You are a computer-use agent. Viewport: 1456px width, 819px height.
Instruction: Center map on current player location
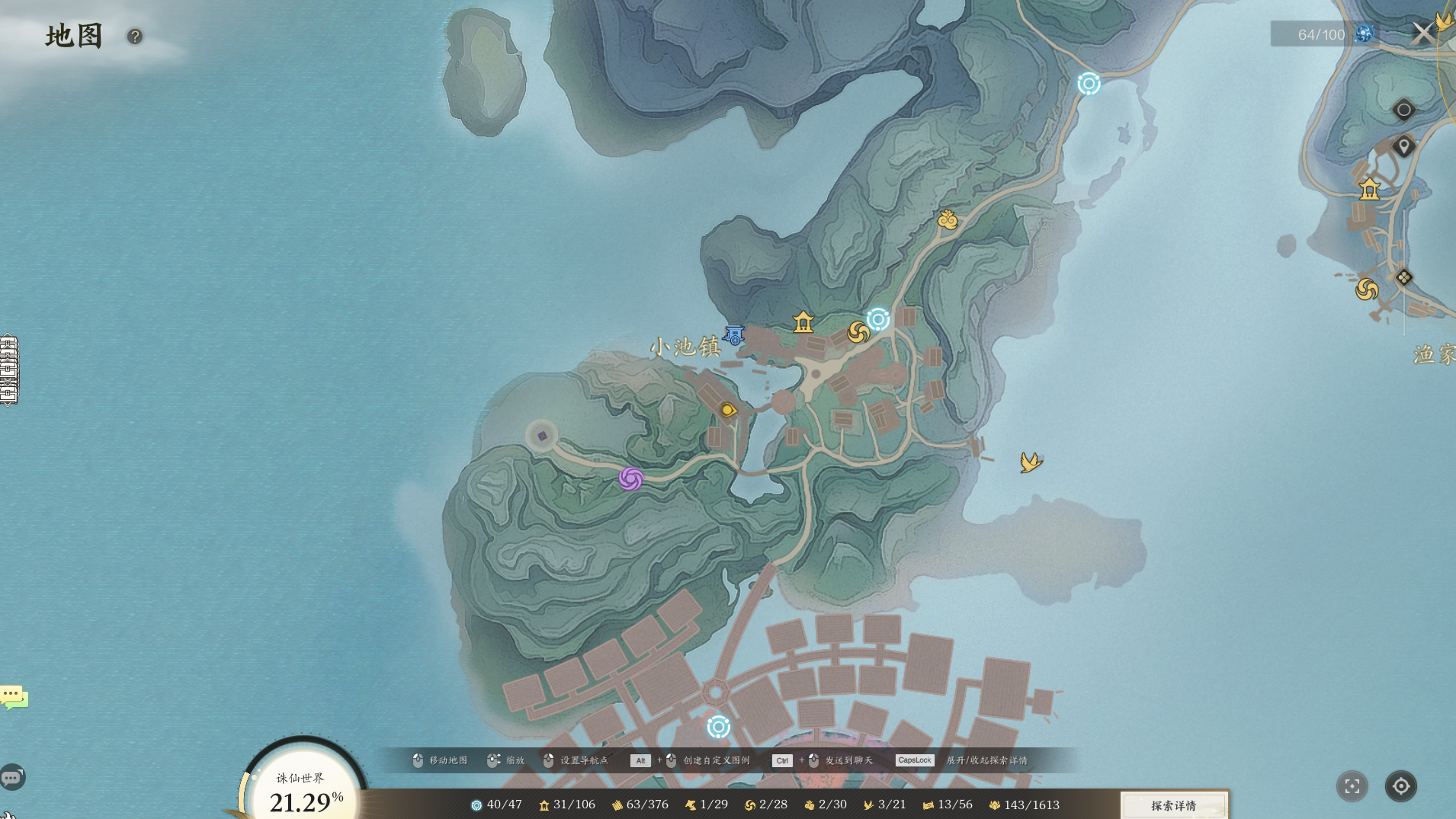1401,786
